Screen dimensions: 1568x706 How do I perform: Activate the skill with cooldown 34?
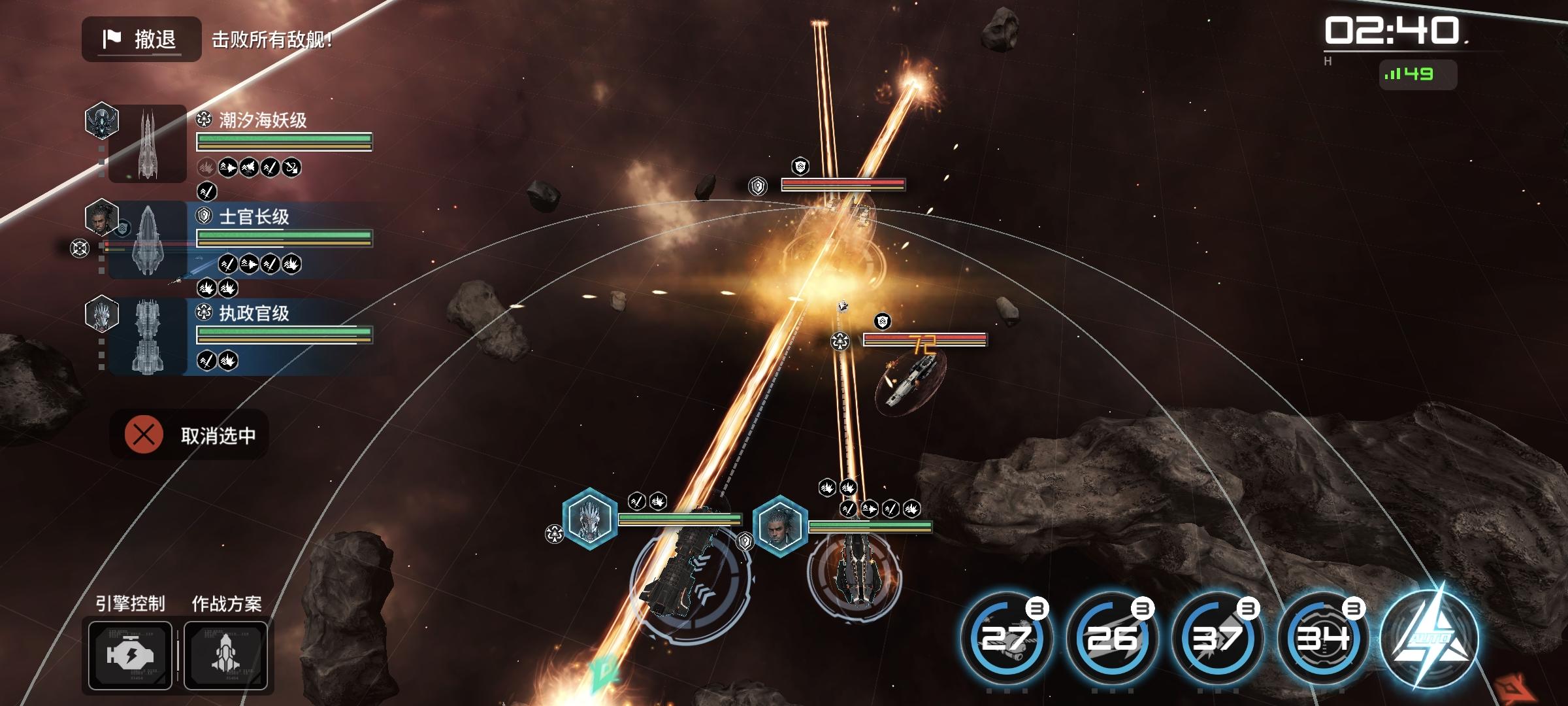(1323, 639)
